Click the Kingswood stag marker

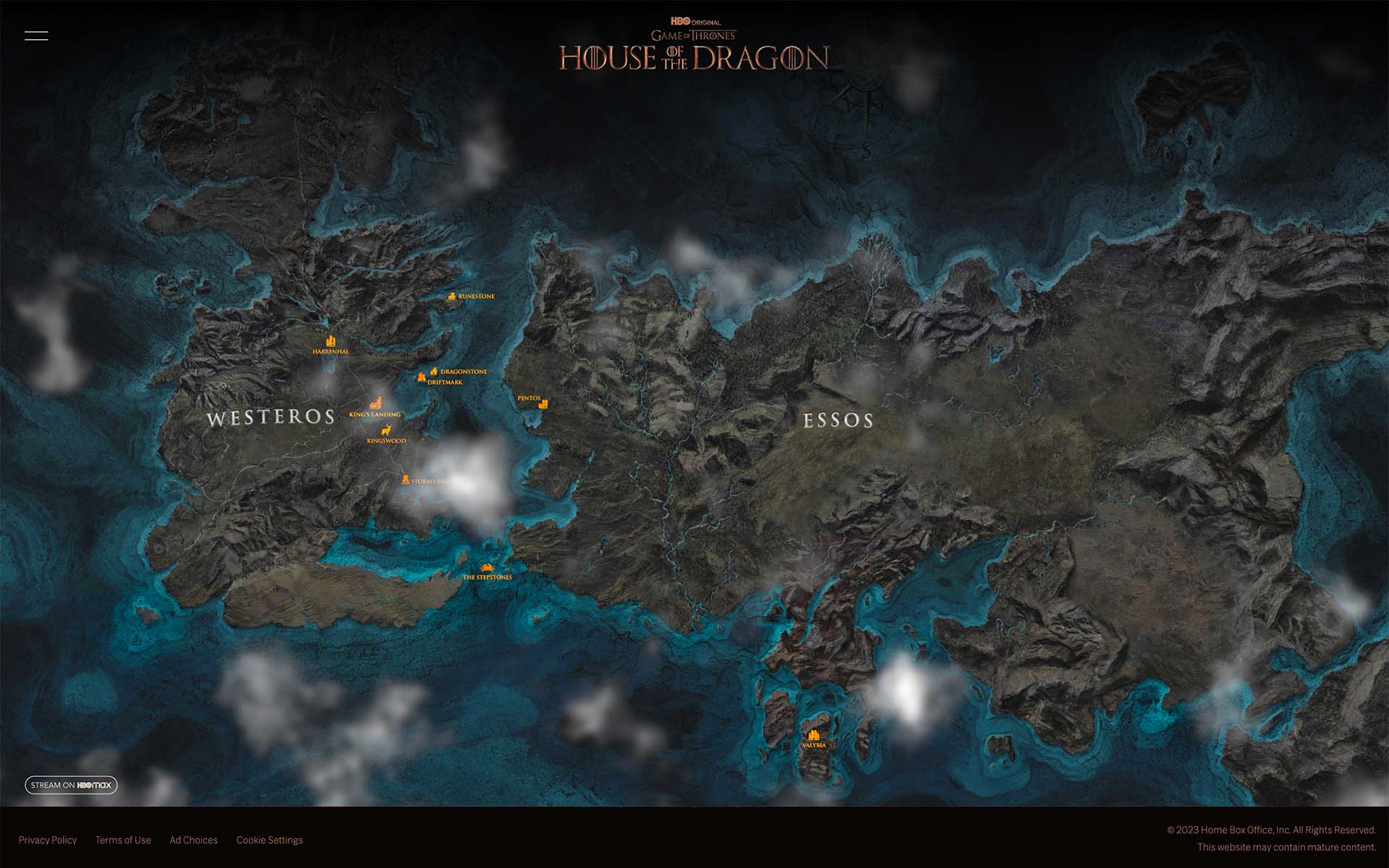[386, 430]
